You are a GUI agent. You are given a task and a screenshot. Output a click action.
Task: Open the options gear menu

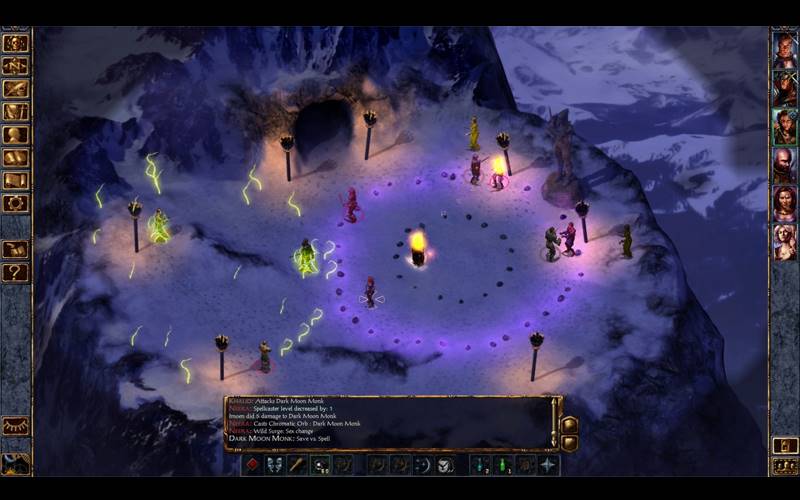(15, 203)
